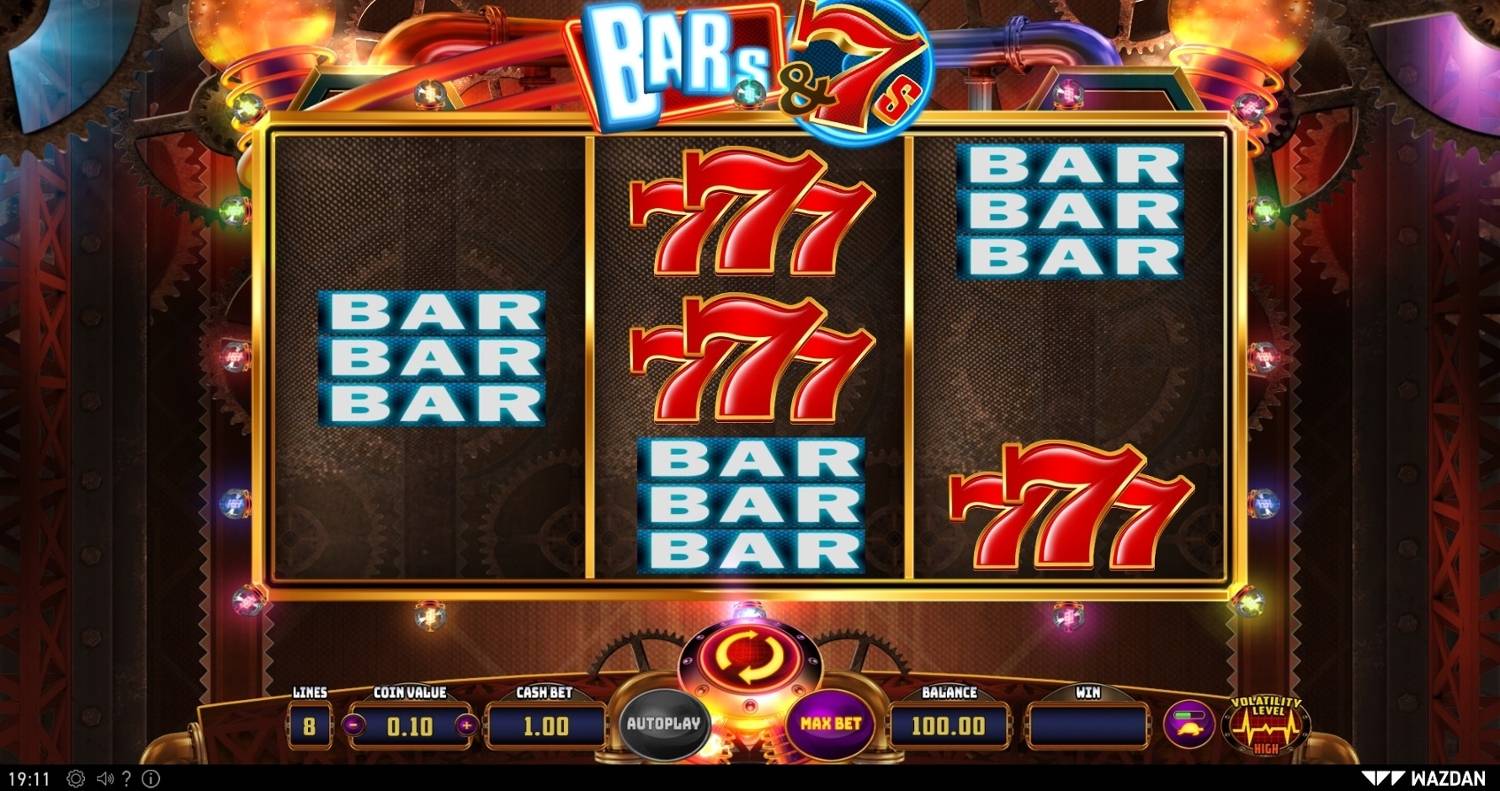Mute the game sound
The image size is (1500, 791).
click(103, 777)
